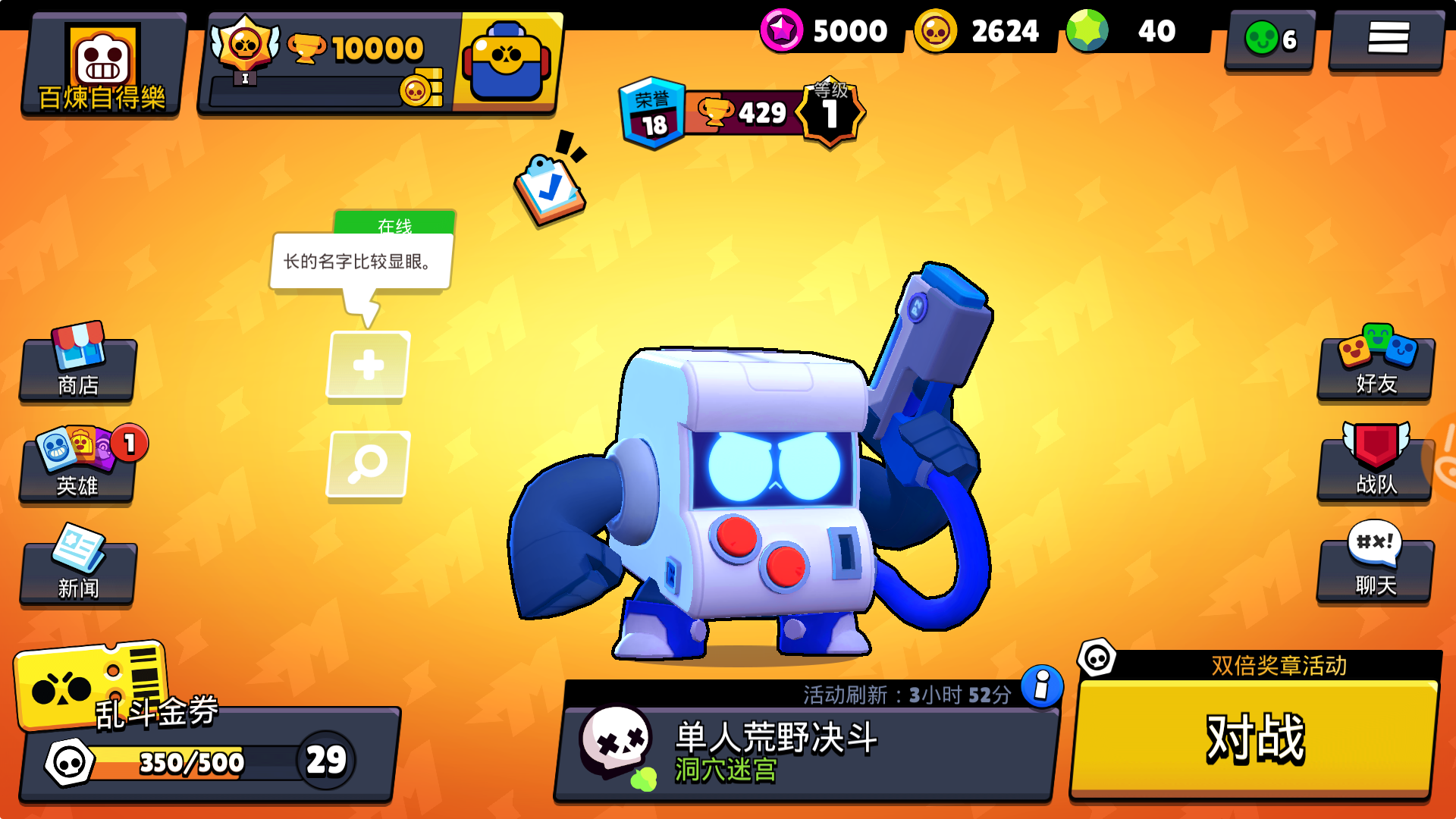Add a friend with the plus tile

pyautogui.click(x=368, y=366)
